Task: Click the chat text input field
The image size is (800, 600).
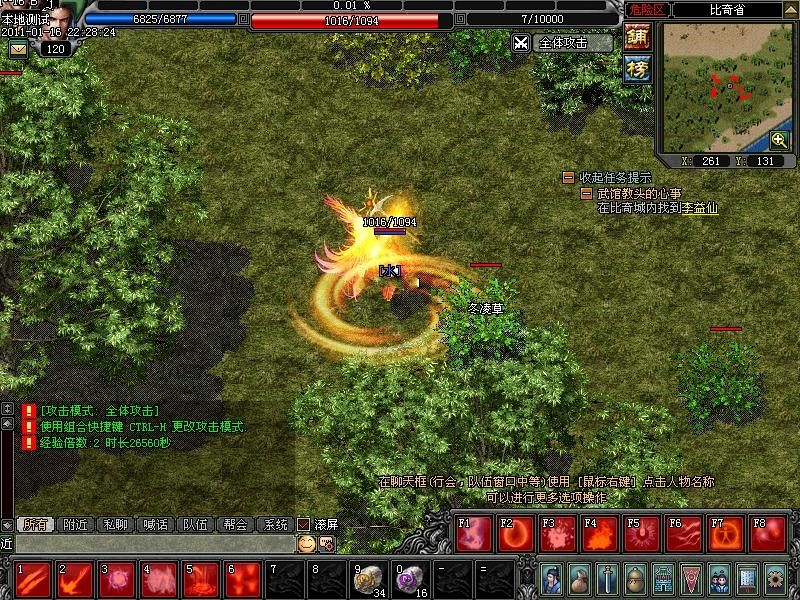Action: 150,543
